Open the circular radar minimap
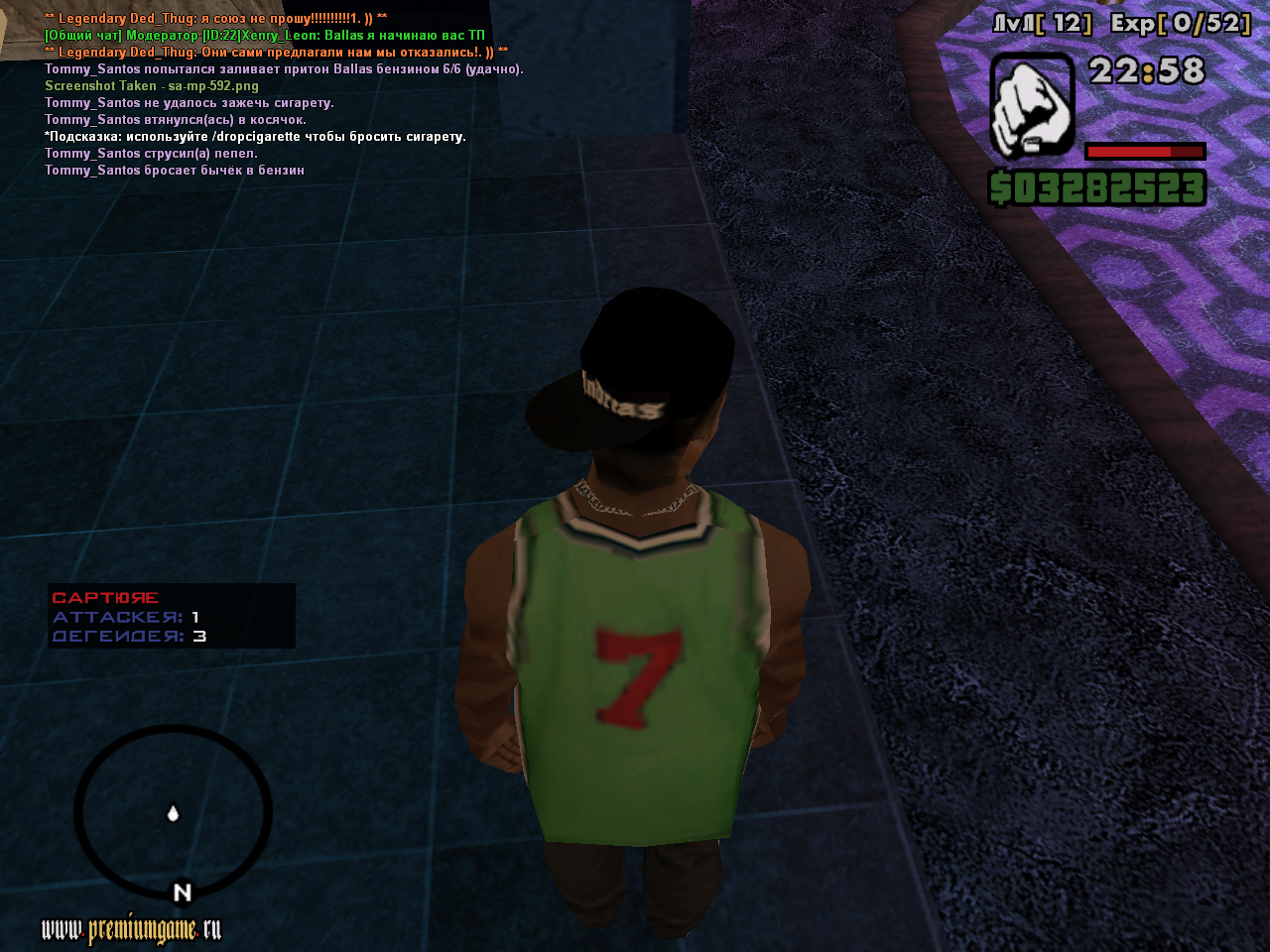This screenshot has width=1270, height=952. tap(173, 813)
